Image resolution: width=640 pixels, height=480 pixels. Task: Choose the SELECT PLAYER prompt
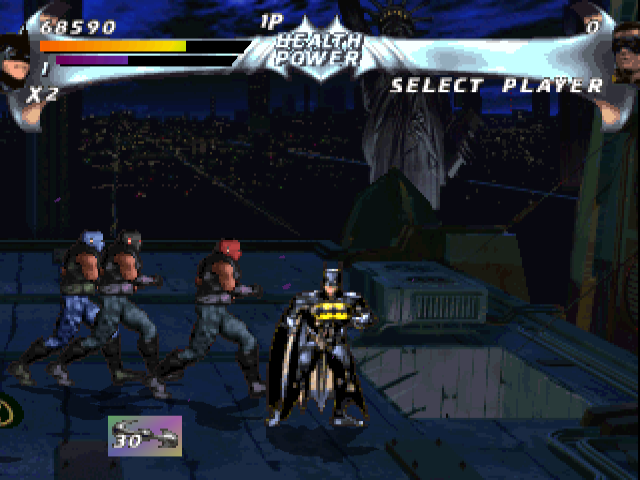click(x=497, y=85)
